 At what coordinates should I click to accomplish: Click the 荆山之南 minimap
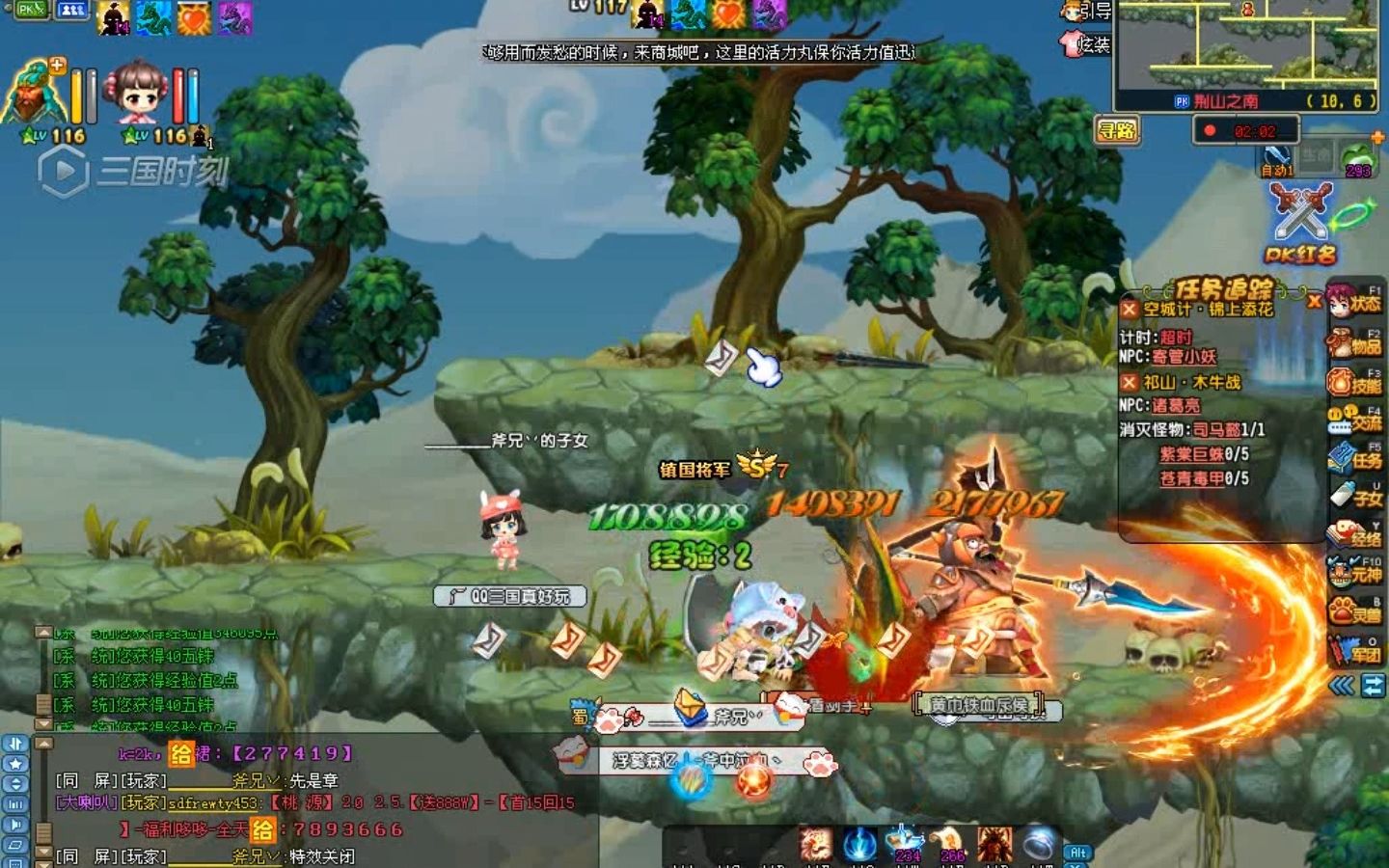pos(1247,48)
